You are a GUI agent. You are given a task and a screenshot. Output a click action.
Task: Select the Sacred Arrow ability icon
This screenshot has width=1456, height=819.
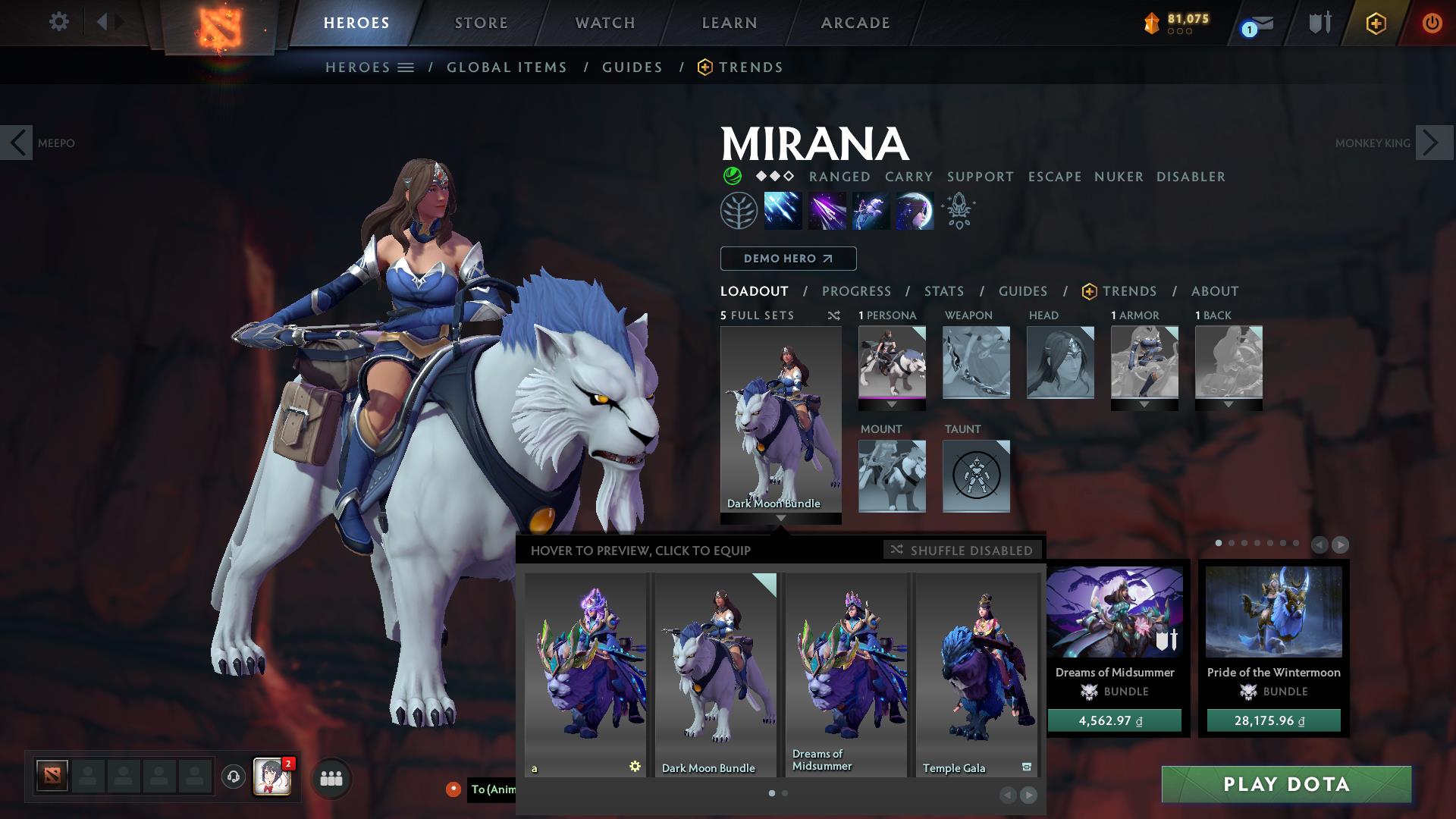click(x=827, y=211)
